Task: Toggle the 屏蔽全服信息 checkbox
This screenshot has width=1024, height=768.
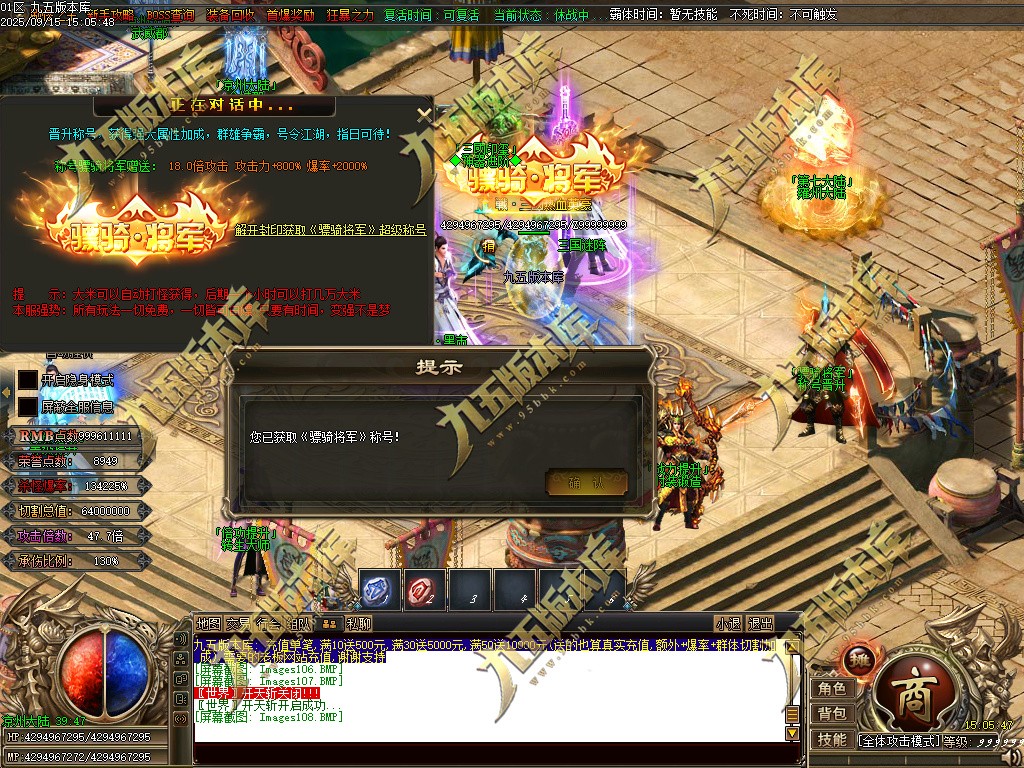Action: tap(27, 406)
